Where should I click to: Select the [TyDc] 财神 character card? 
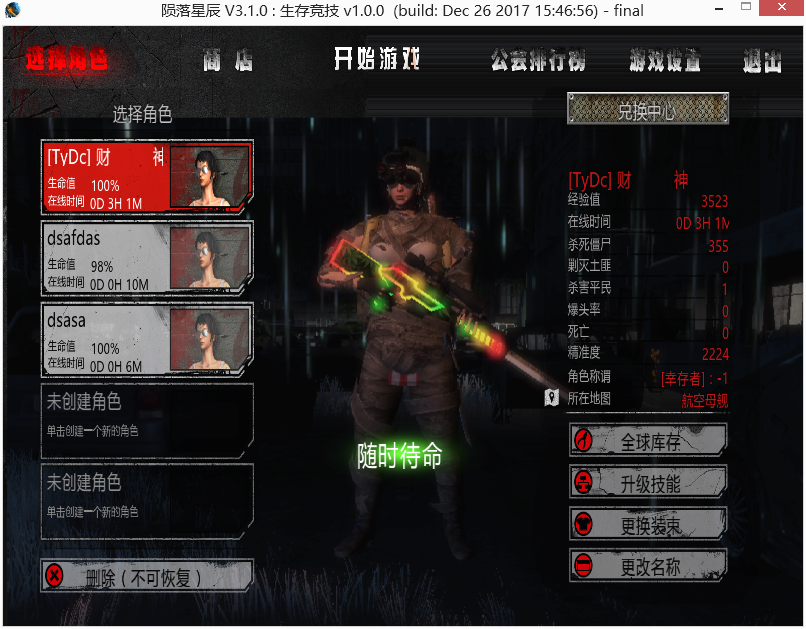[x=147, y=177]
